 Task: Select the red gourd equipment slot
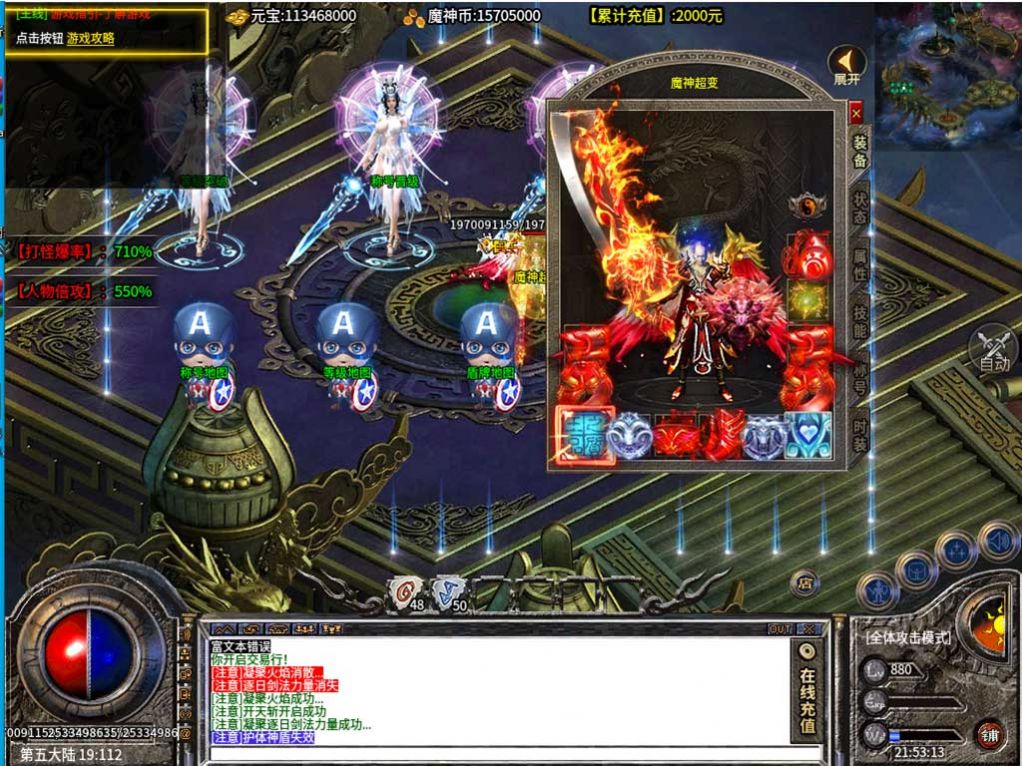click(x=806, y=254)
